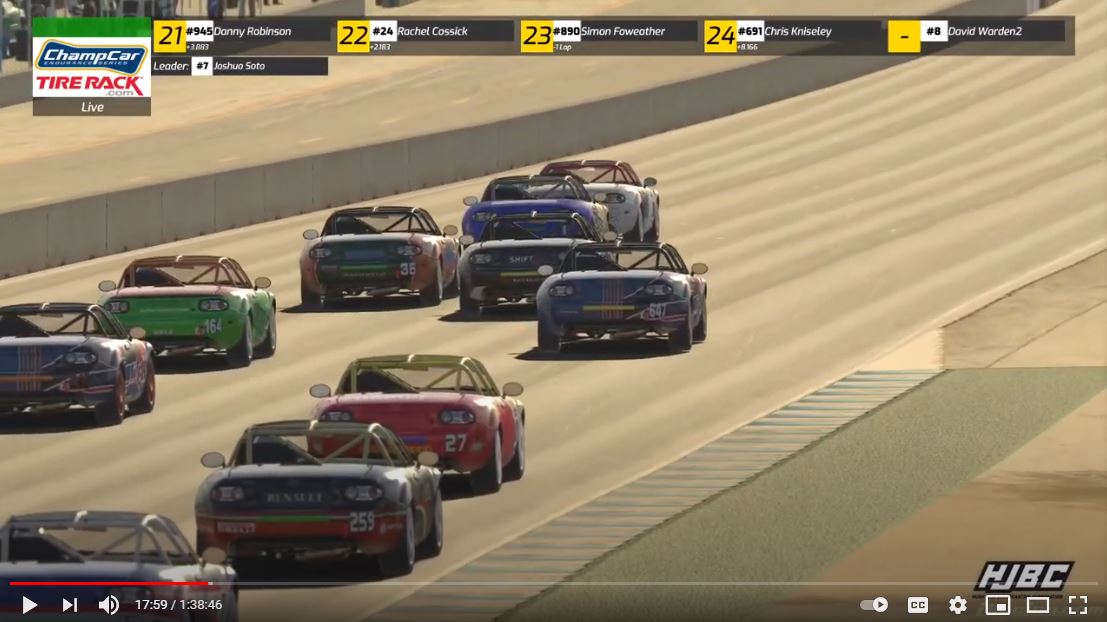Screen dimensions: 1107x622
Task: Select Rachel Cossick's position 22 ticker entry
Action: point(425,36)
